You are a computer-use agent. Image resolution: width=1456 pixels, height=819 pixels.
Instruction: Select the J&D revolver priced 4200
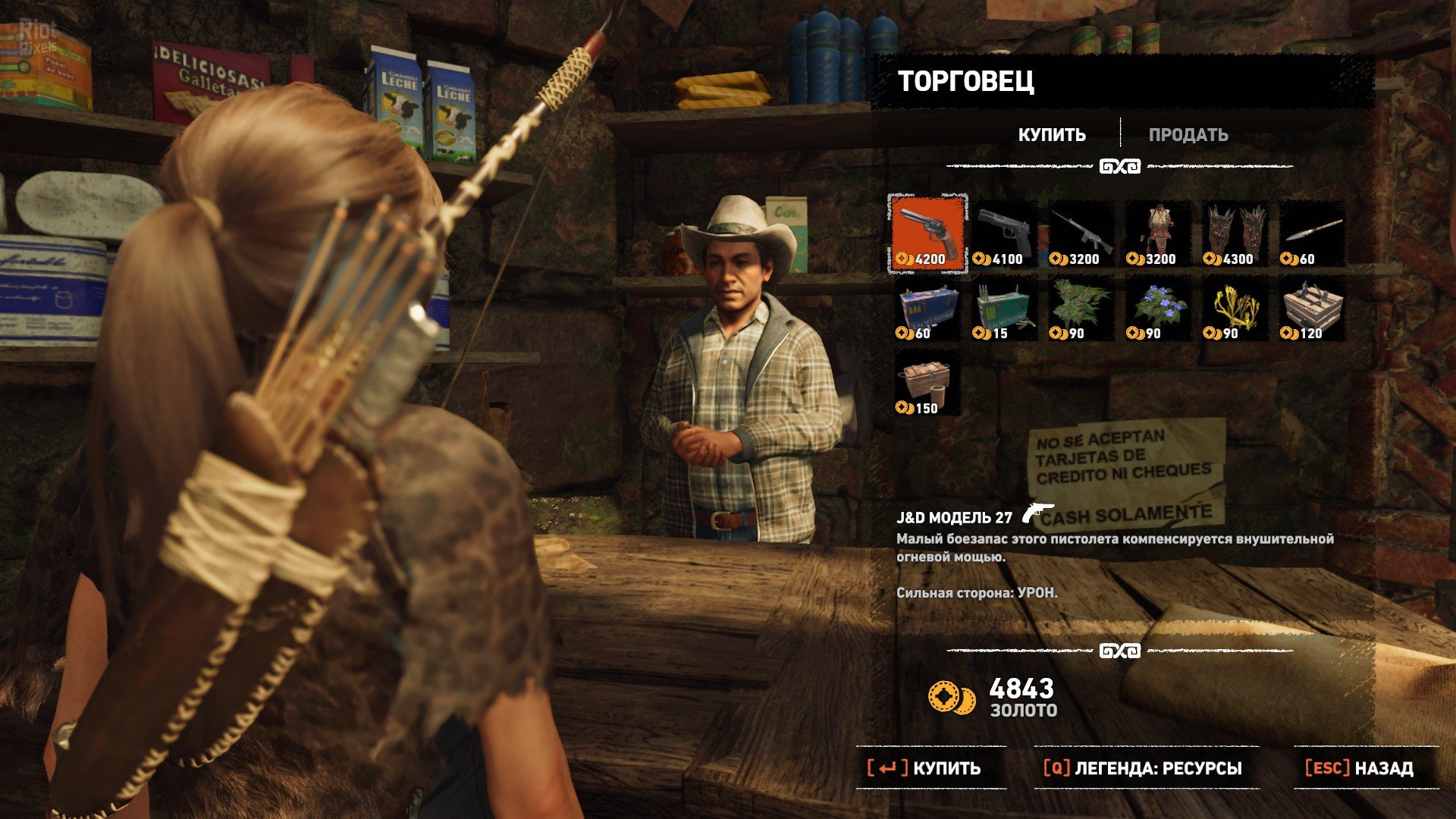[927, 233]
